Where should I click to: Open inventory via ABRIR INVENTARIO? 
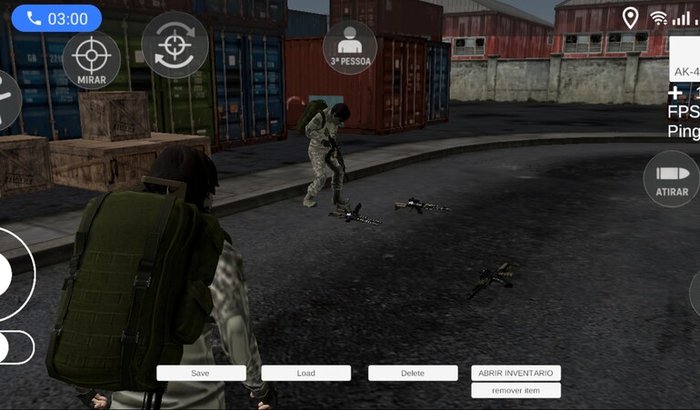[x=515, y=373]
